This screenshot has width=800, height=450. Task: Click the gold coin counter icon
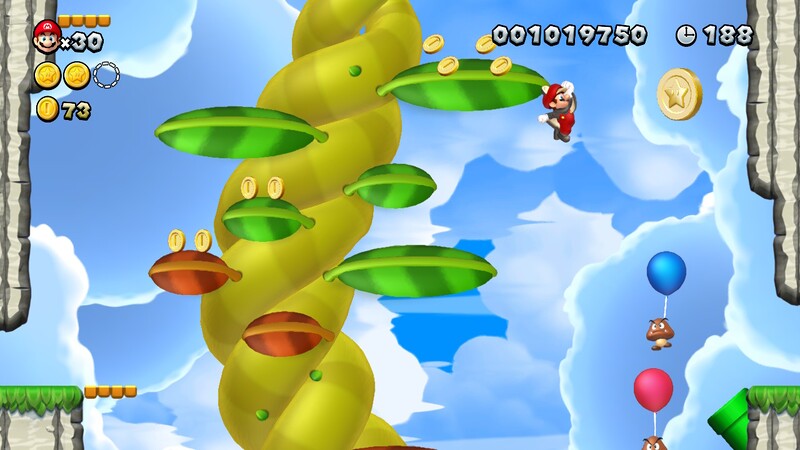47,109
